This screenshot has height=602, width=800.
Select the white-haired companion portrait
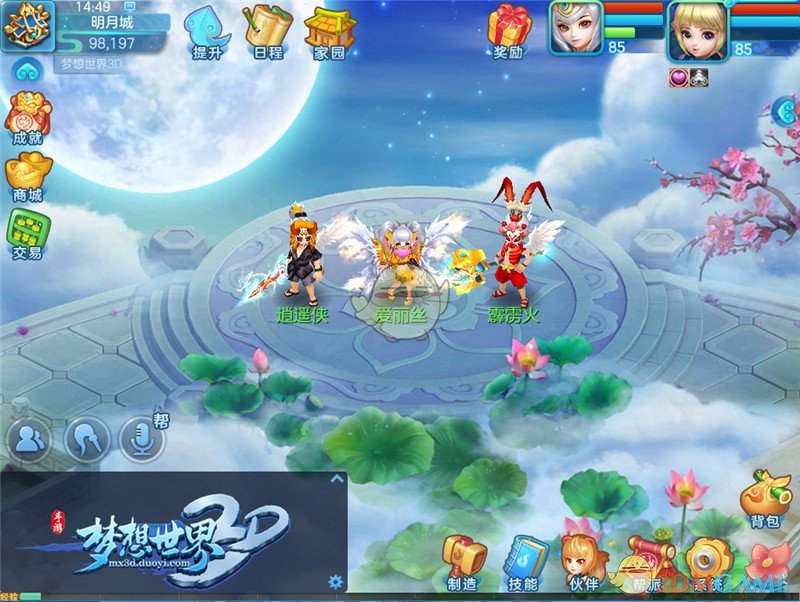pyautogui.click(x=575, y=29)
